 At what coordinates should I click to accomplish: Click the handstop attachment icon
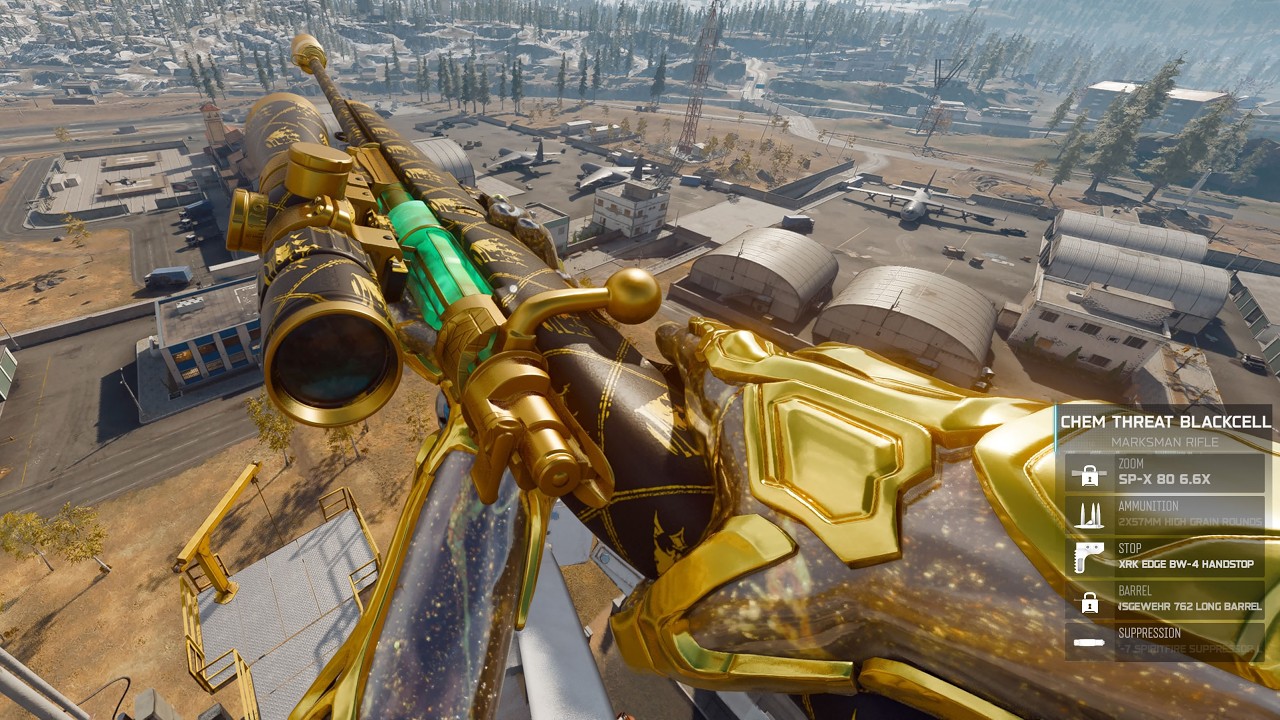tap(1089, 557)
